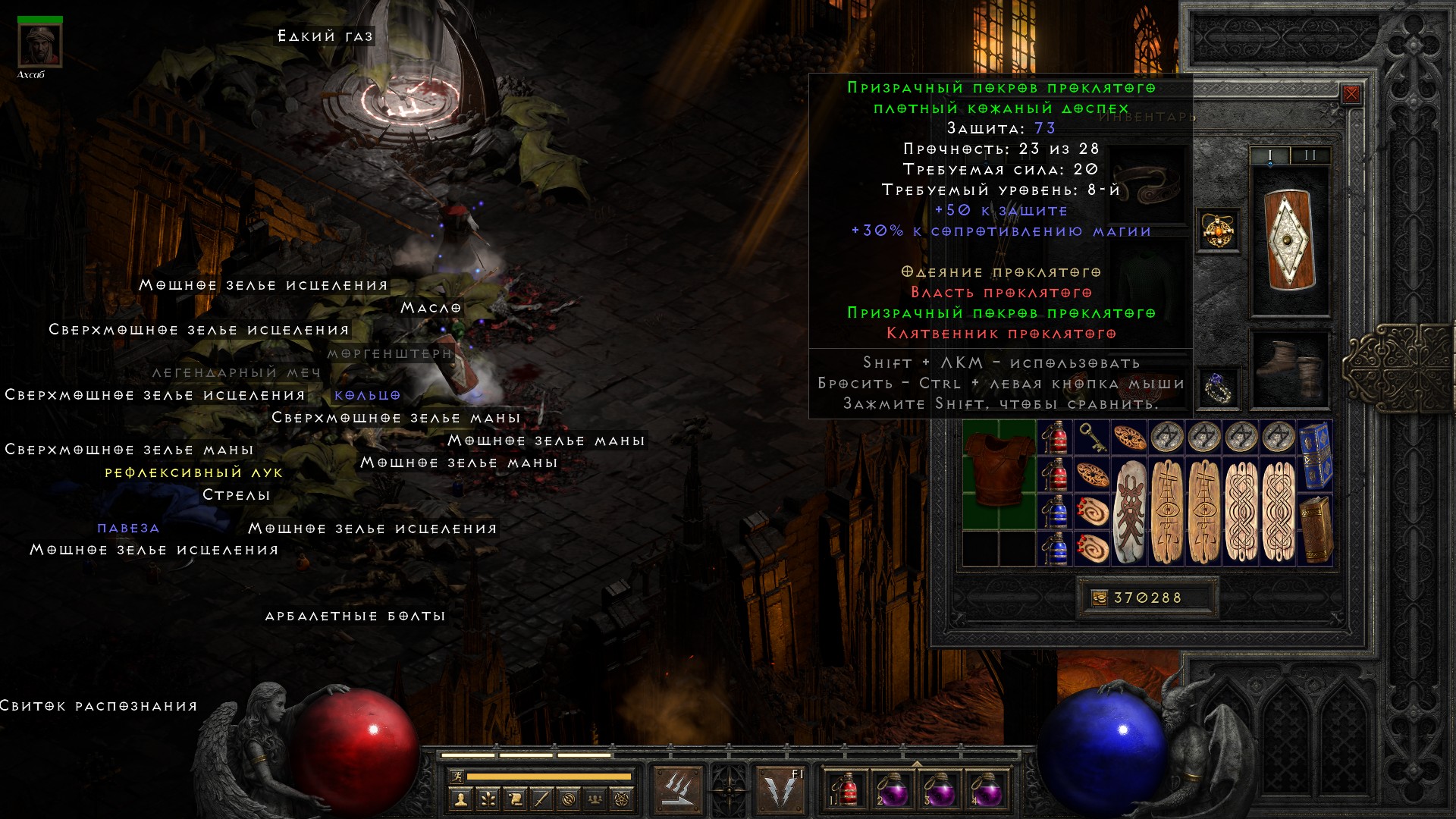Use the red healing potion in belt slot 1
This screenshot has width=1456, height=819.
pyautogui.click(x=844, y=789)
